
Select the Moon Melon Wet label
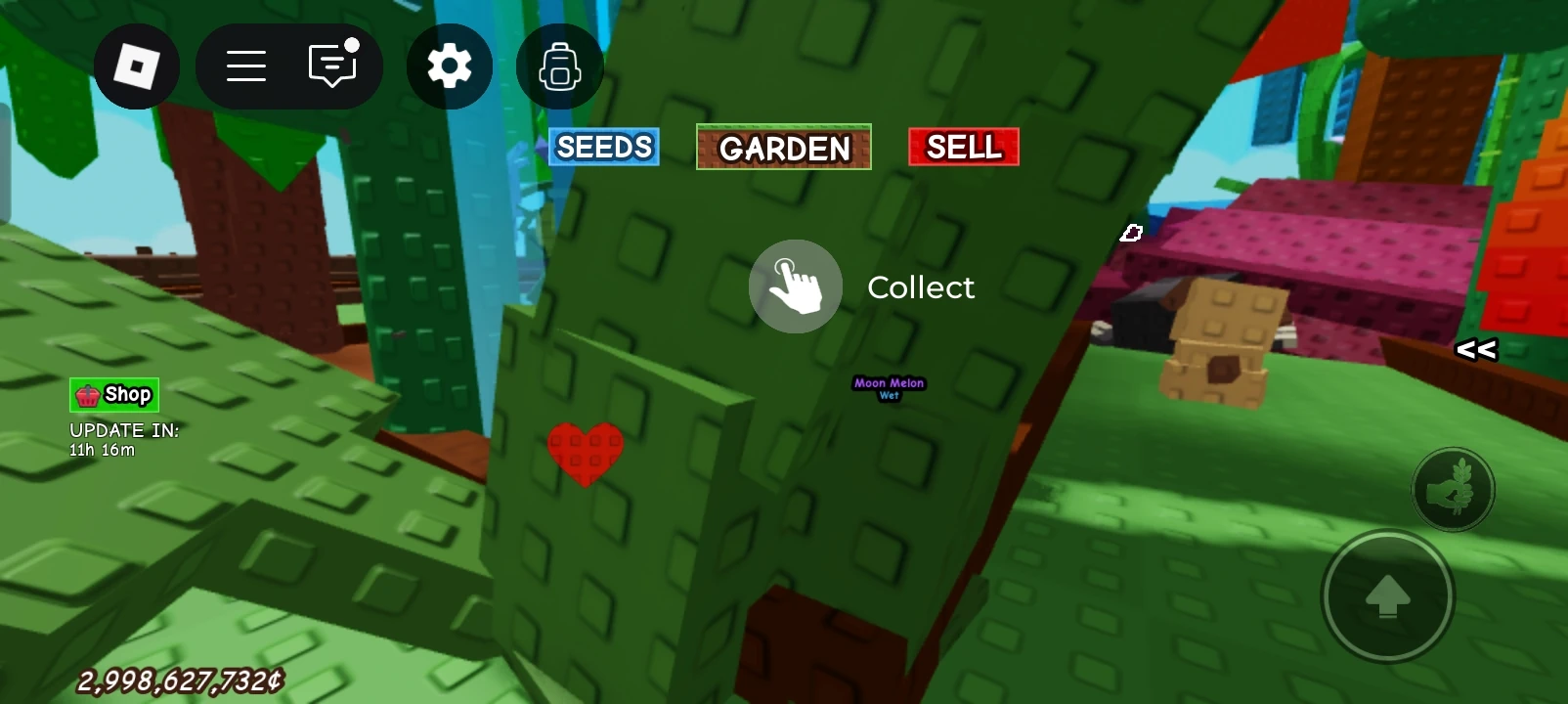coord(889,387)
